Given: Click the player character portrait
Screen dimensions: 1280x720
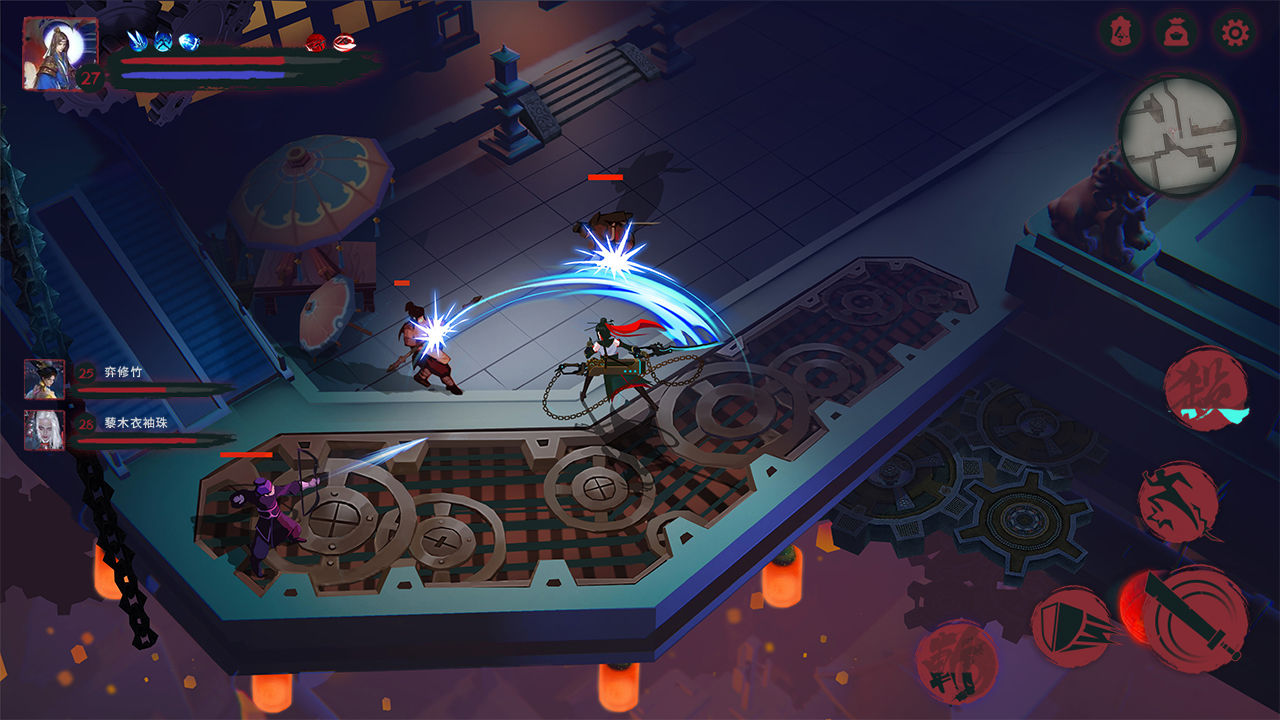Looking at the screenshot, I should [60, 54].
